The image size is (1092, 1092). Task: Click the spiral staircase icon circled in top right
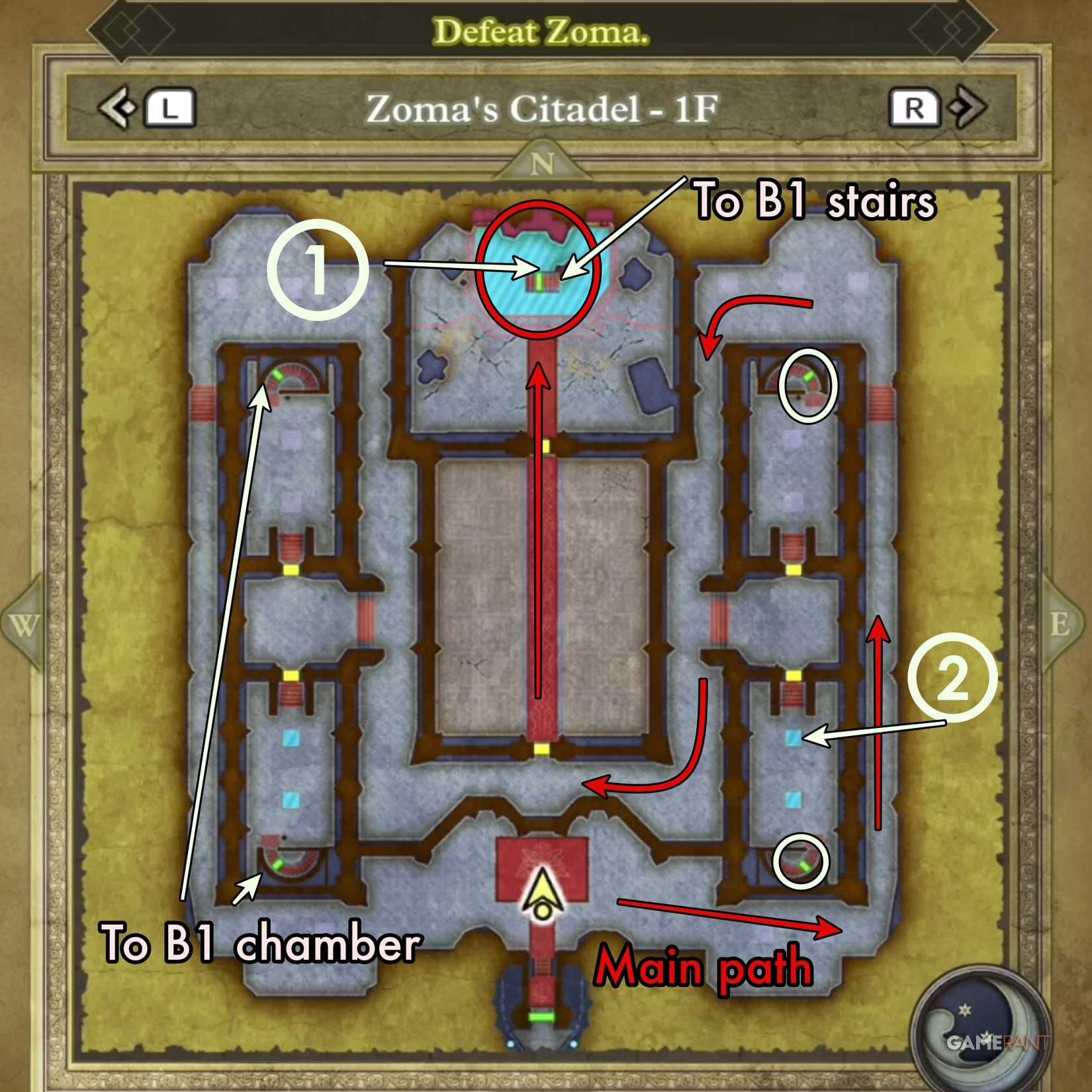pos(806,387)
